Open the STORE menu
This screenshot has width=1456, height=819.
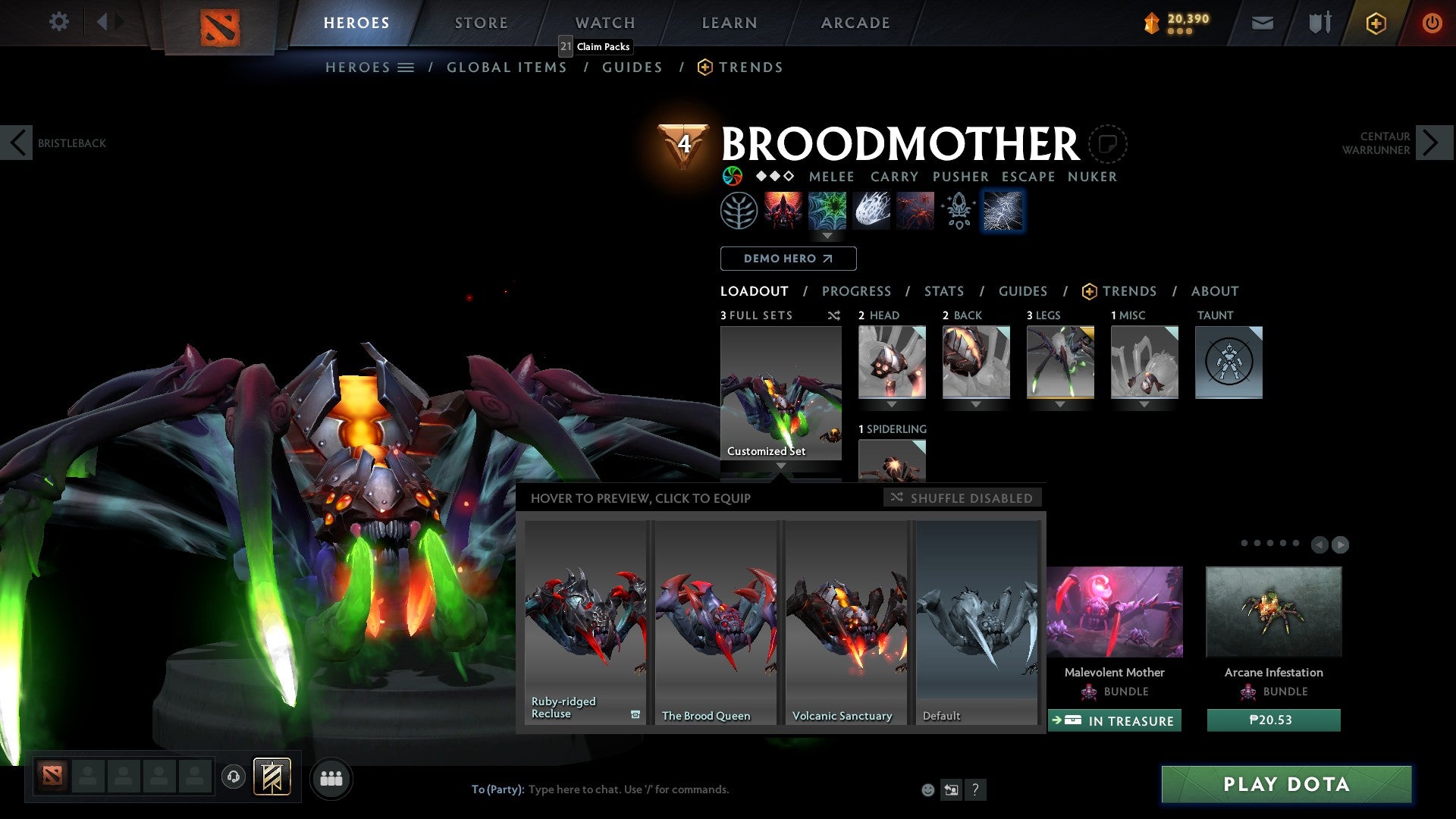click(x=480, y=22)
